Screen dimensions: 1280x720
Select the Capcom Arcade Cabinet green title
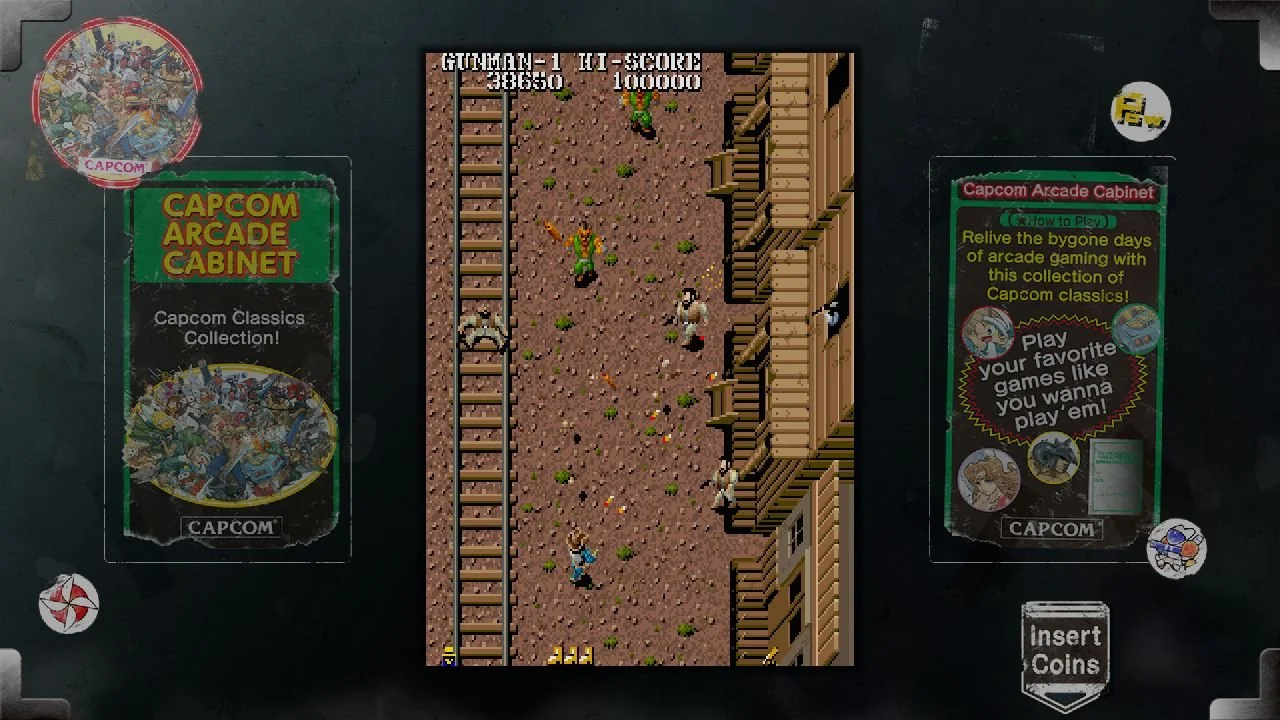231,233
